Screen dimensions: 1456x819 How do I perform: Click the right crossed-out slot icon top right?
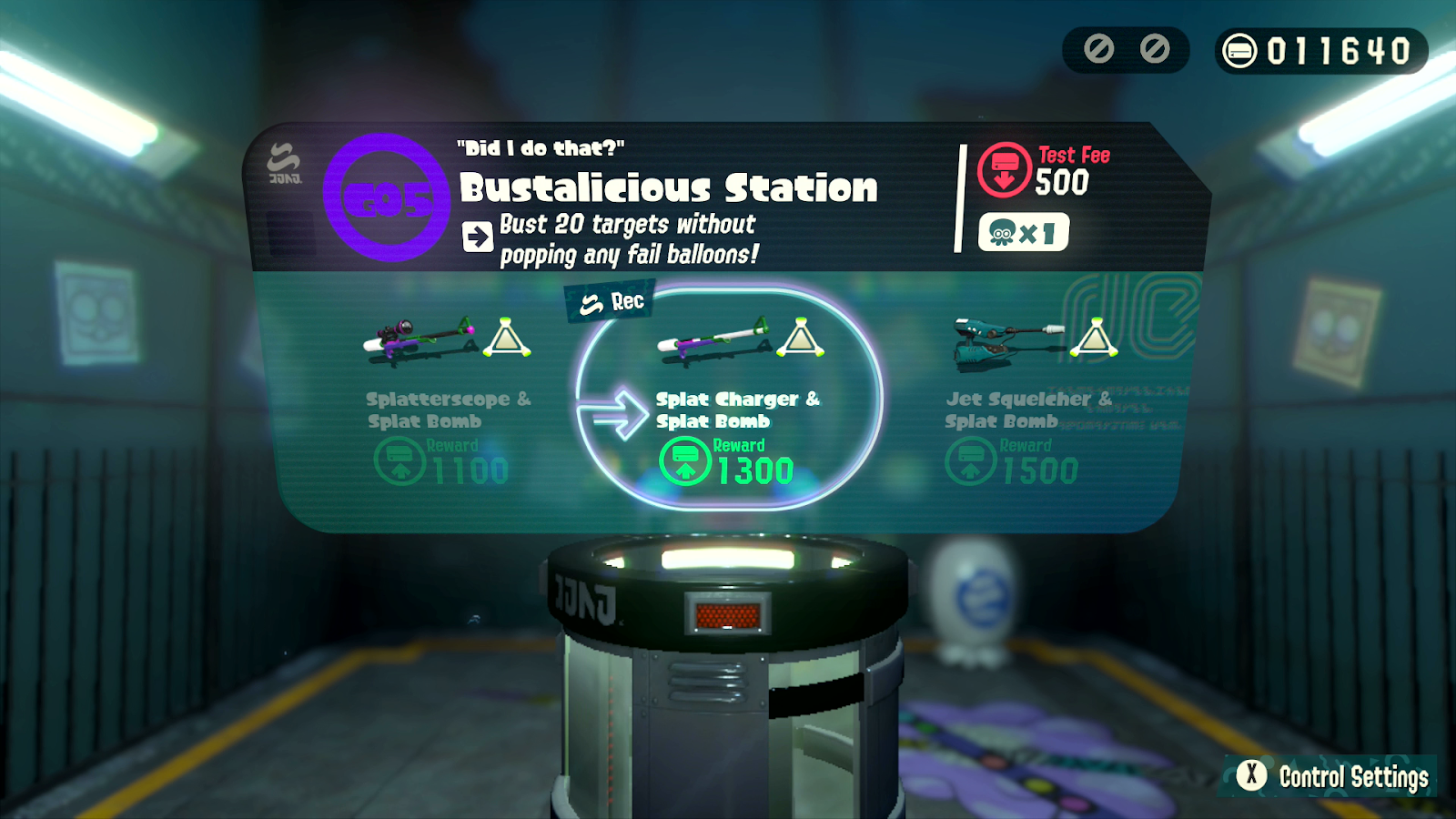(1154, 50)
